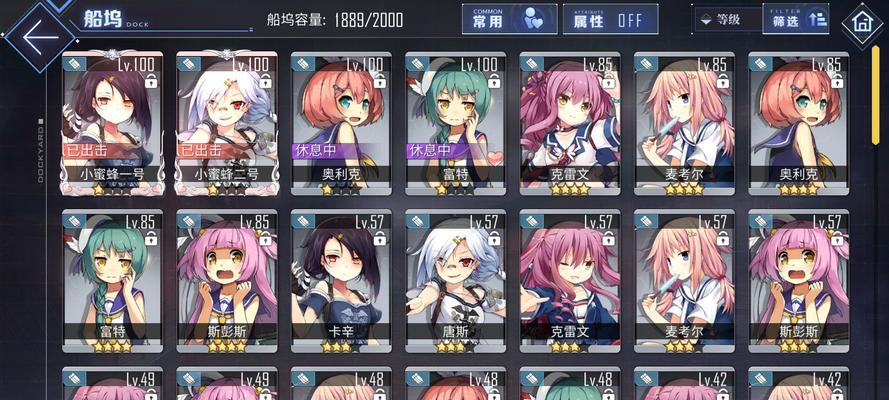Image resolution: width=889 pixels, height=400 pixels.
Task: Open the 筛选 filter options
Action: [800, 18]
